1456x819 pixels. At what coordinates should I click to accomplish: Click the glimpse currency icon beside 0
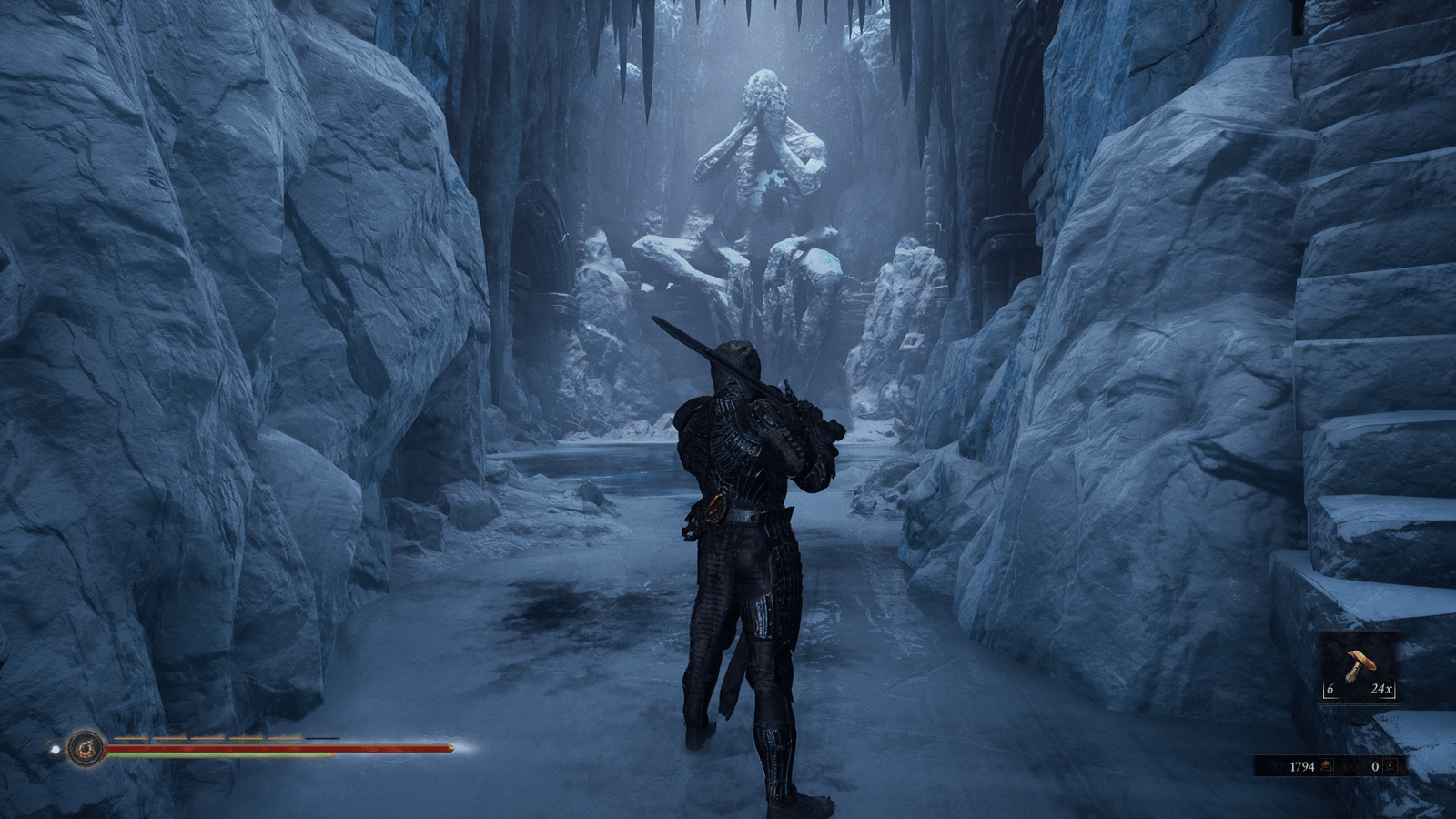1390,766
